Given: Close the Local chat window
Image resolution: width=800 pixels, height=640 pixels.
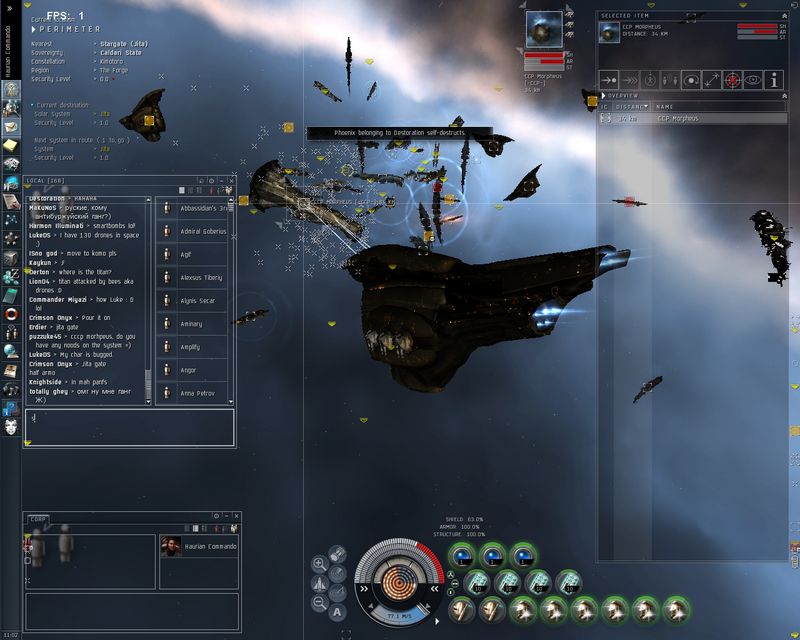Looking at the screenshot, I should click(x=231, y=180).
